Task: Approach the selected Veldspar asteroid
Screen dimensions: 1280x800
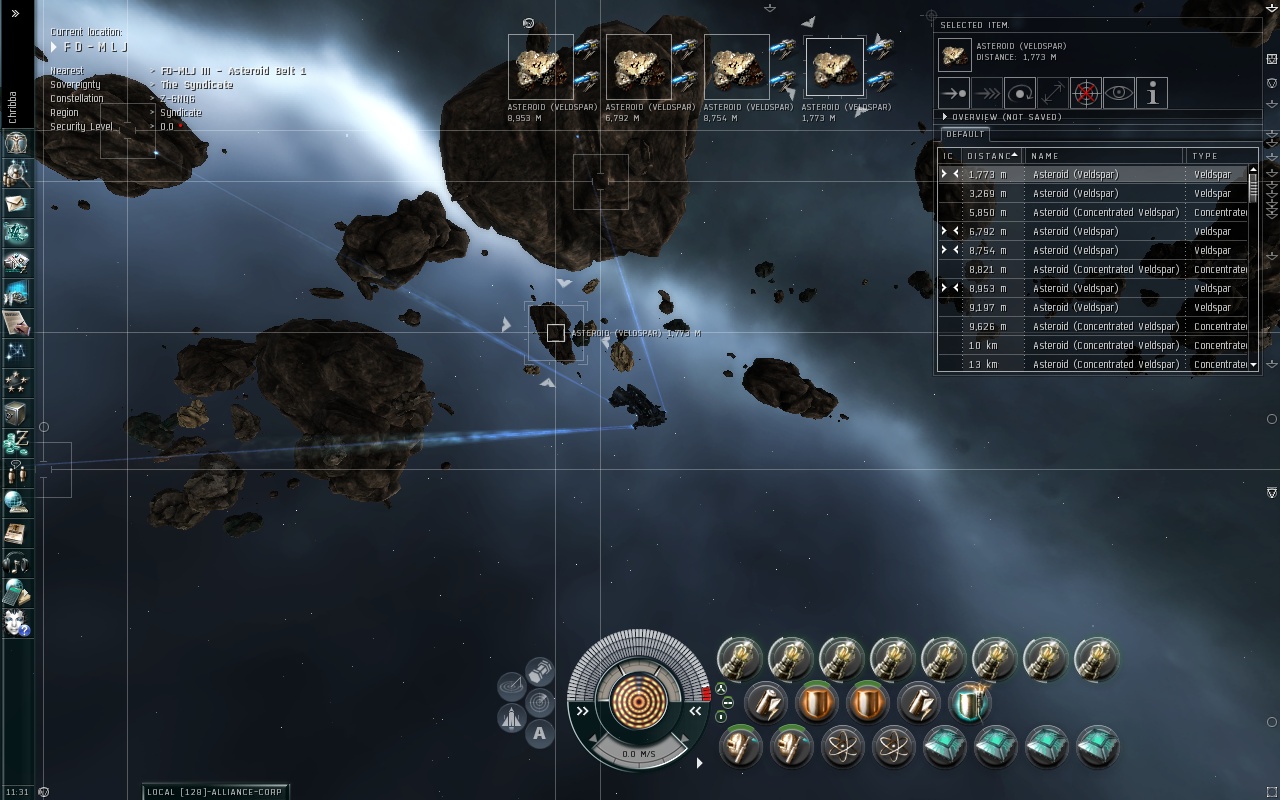Action: 954,93
